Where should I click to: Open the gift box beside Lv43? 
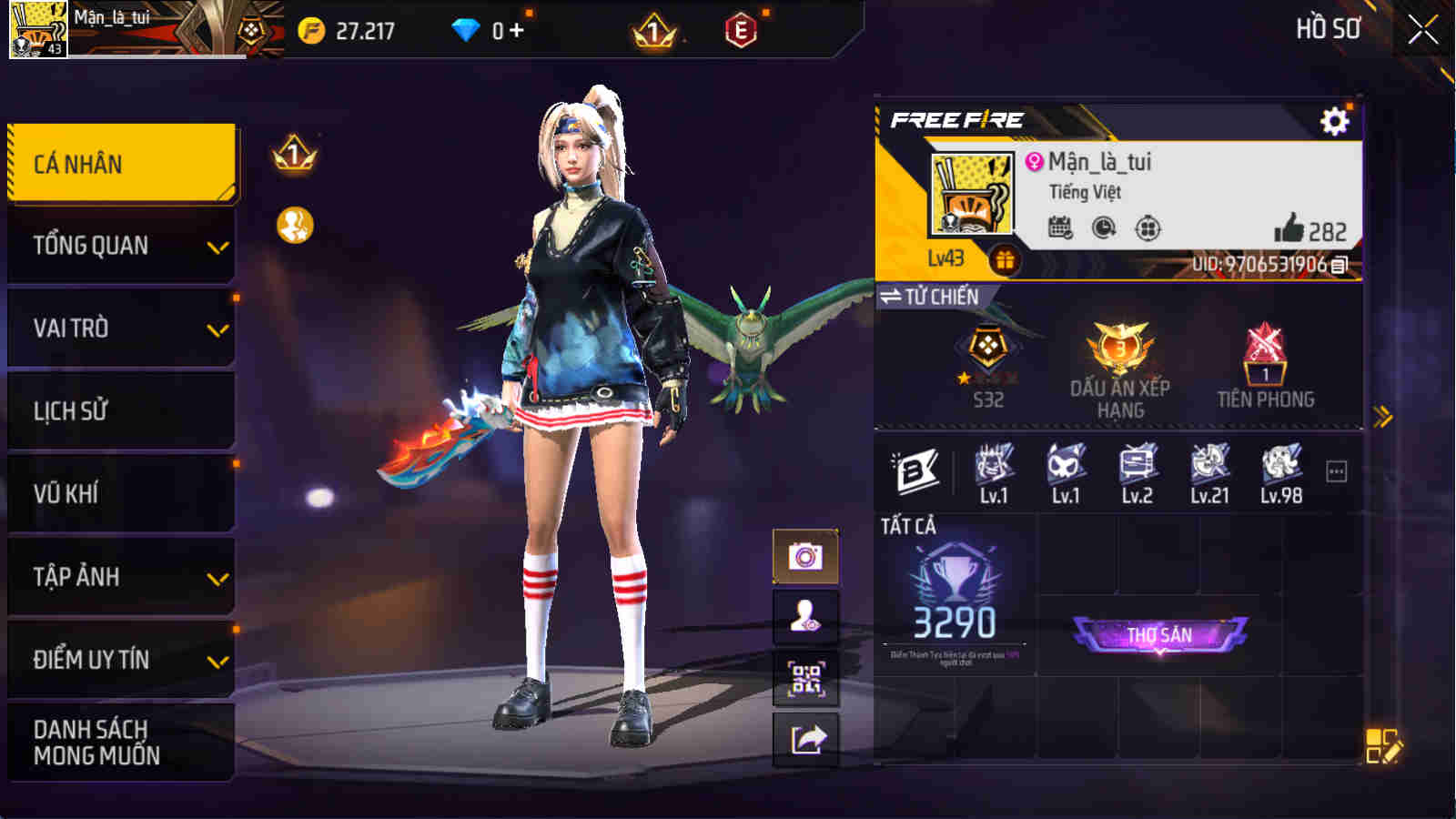coord(1007,261)
